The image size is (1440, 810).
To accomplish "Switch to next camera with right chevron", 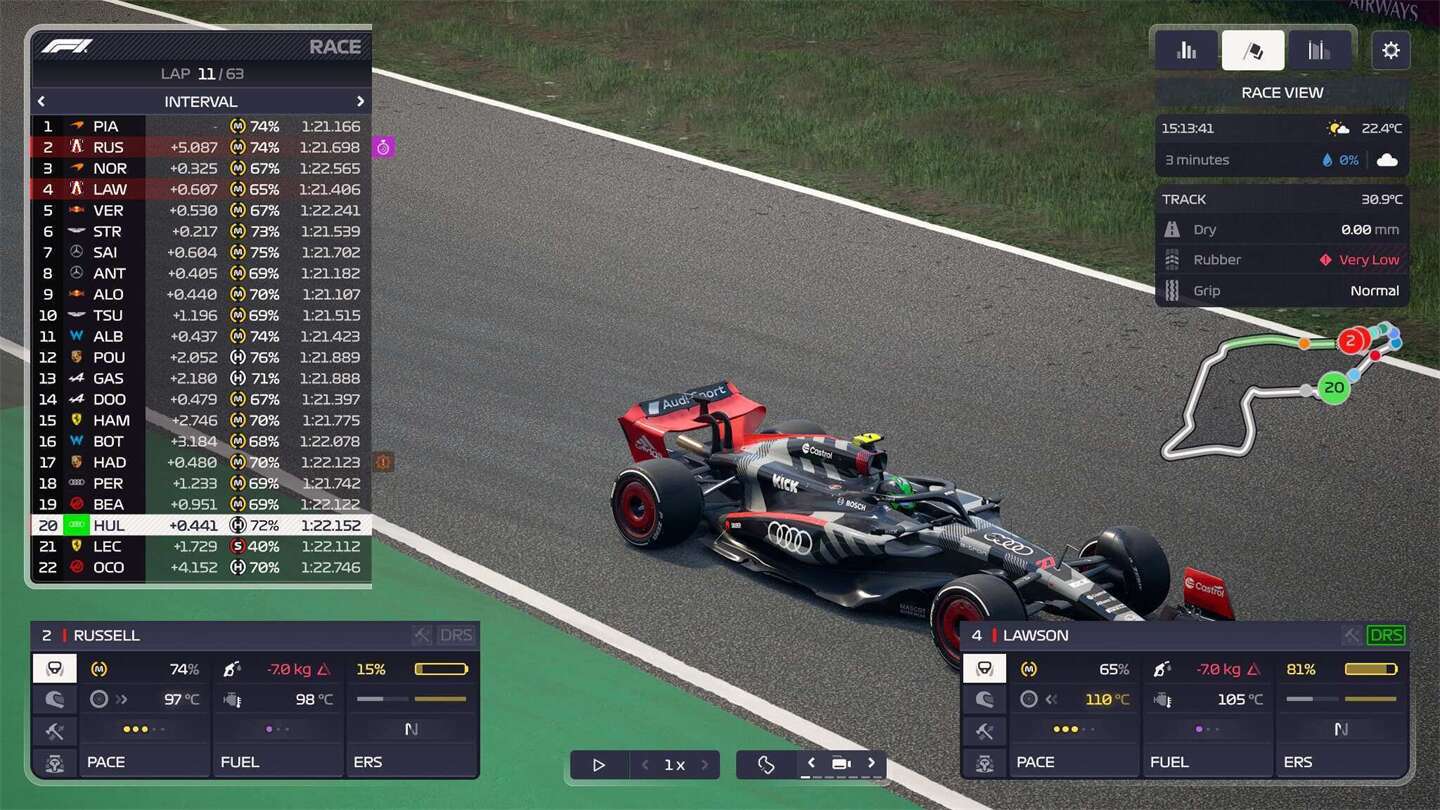I will (x=871, y=763).
